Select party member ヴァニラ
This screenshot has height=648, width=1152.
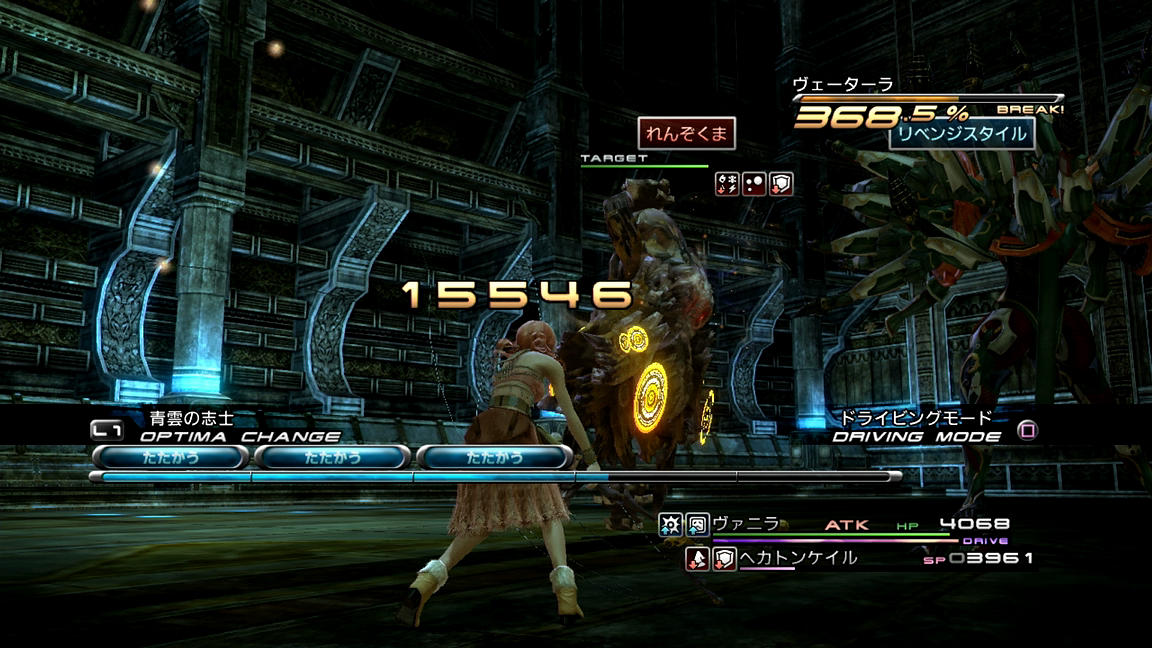pyautogui.click(x=745, y=524)
